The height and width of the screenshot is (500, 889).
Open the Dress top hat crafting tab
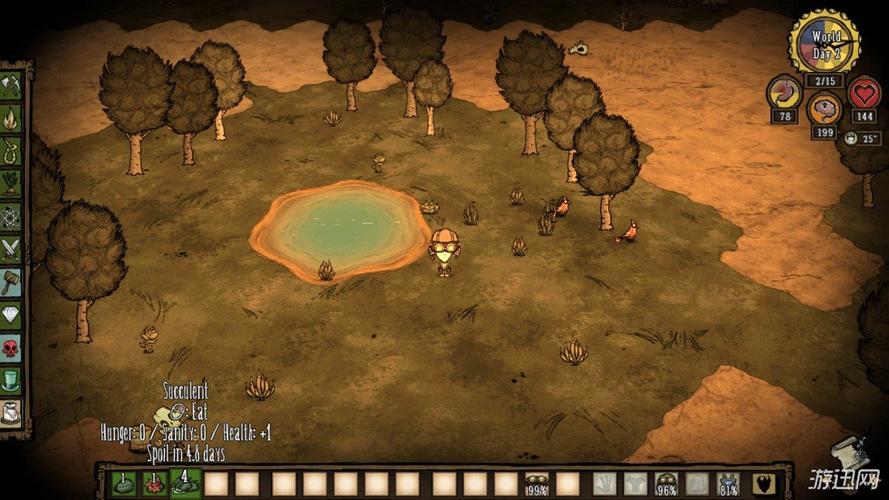click(x=12, y=380)
